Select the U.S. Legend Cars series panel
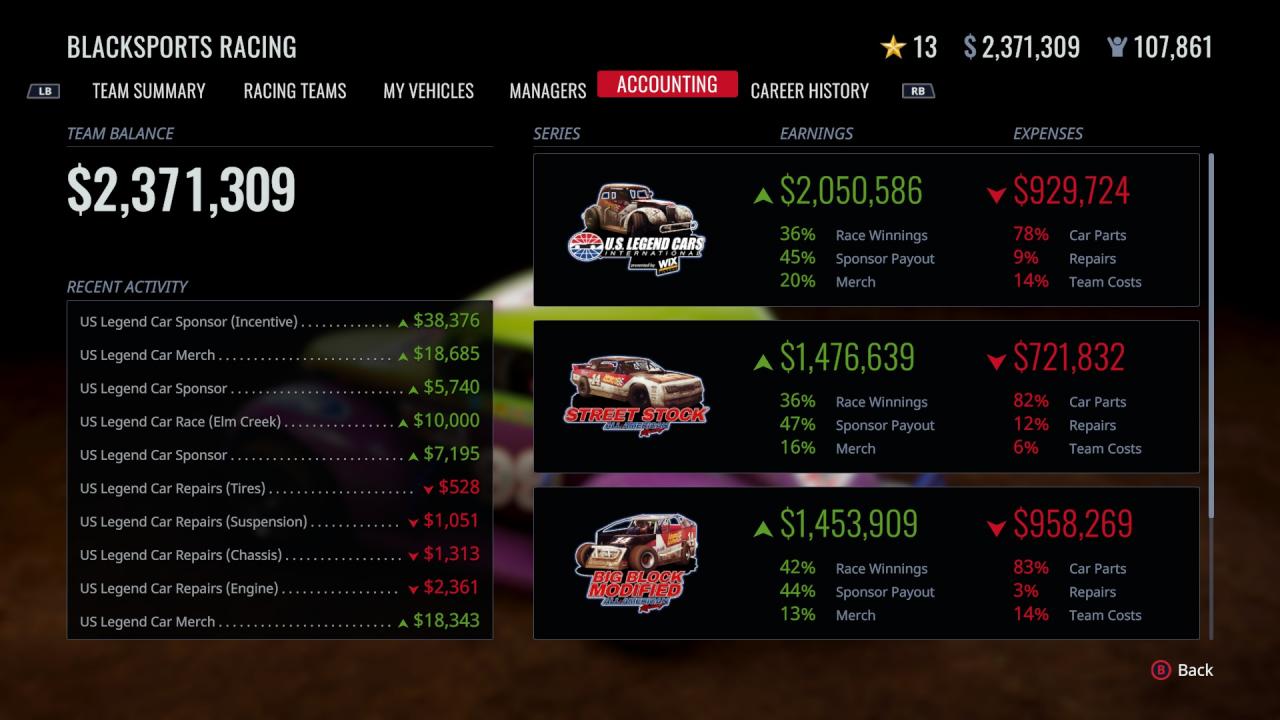Screen dimensions: 1280x720 point(866,230)
